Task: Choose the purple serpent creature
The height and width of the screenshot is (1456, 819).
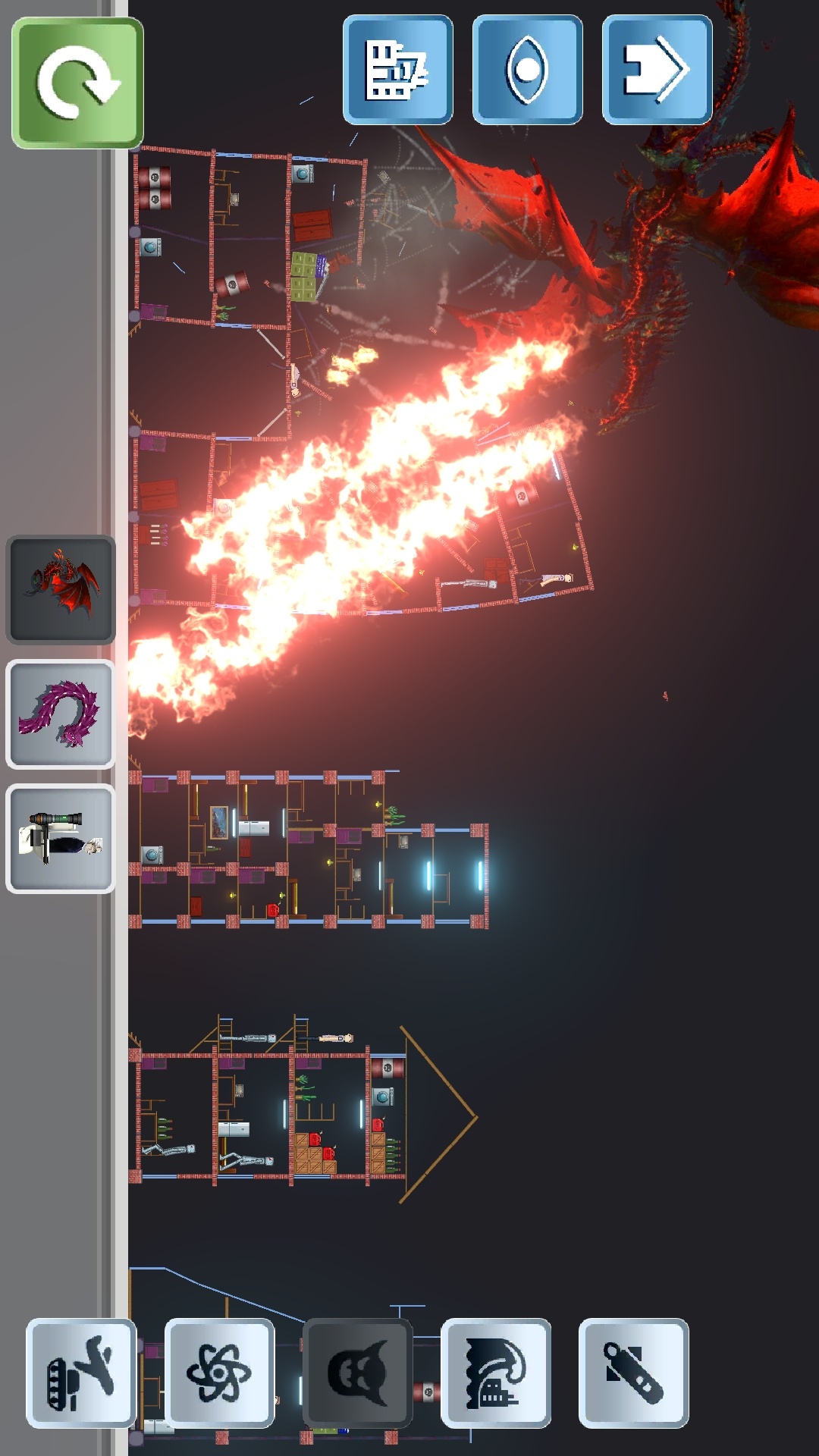Action: [61, 714]
